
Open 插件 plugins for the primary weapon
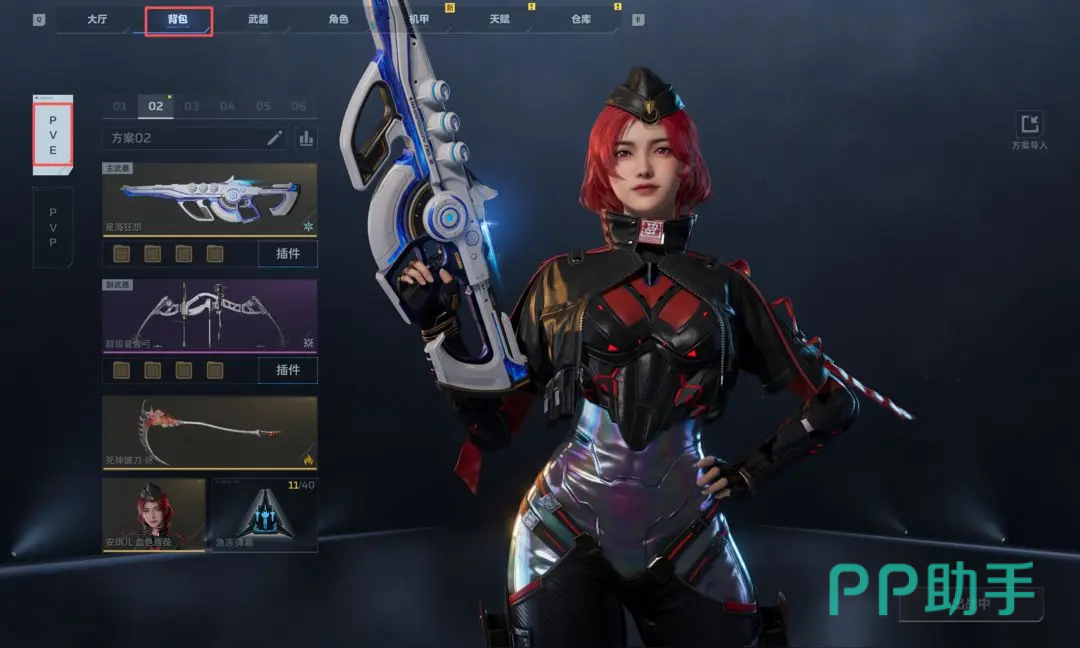coord(288,254)
